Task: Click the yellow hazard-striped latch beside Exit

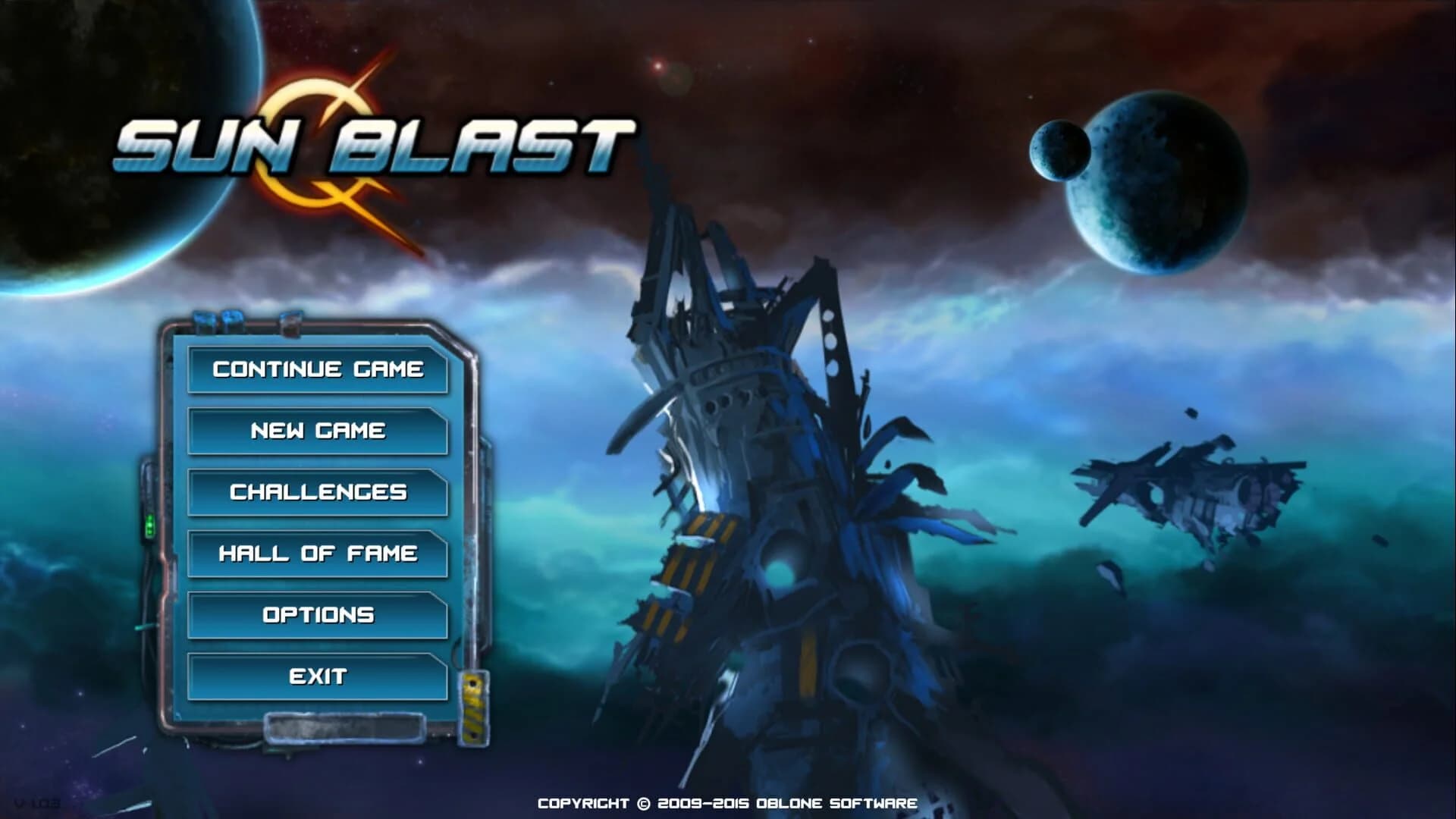Action: (x=474, y=709)
